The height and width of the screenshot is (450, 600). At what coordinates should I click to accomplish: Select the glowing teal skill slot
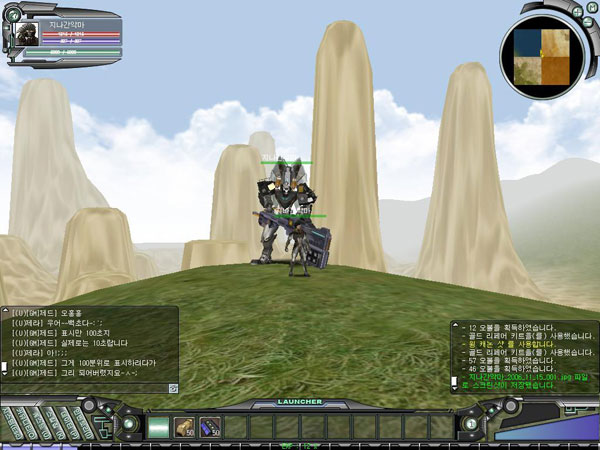tap(158, 427)
